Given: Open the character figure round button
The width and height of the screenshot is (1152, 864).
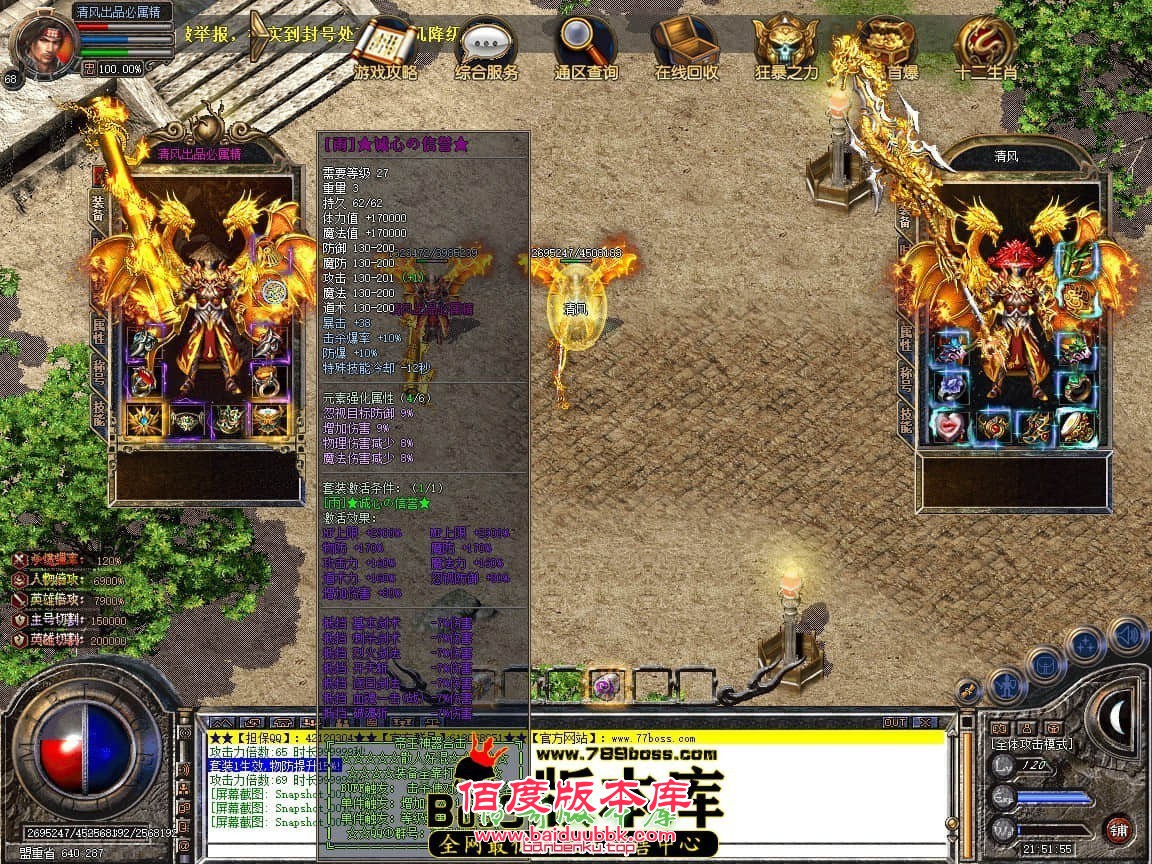Looking at the screenshot, I should pos(1005,684).
